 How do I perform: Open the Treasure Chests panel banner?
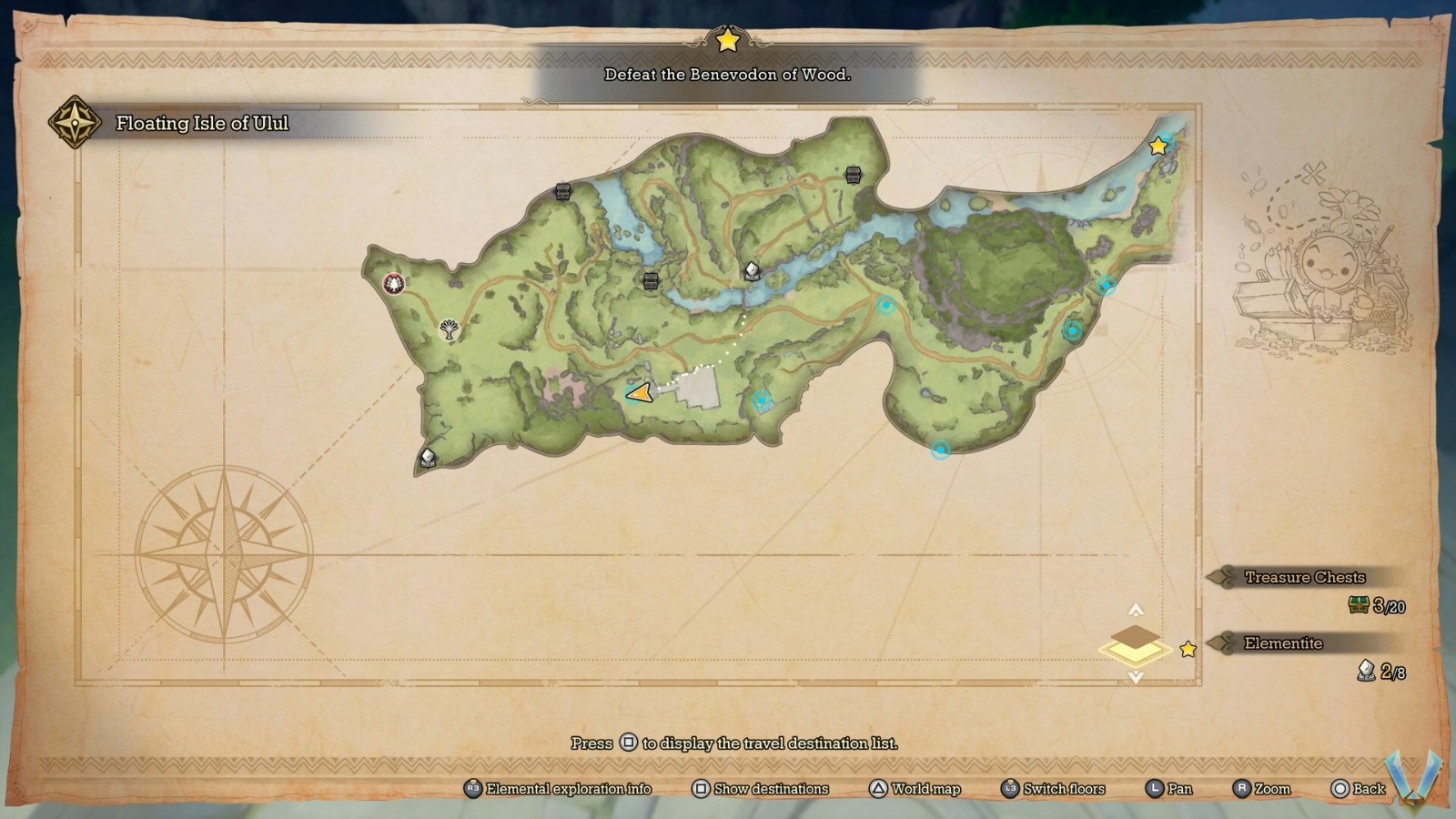pos(1305,577)
